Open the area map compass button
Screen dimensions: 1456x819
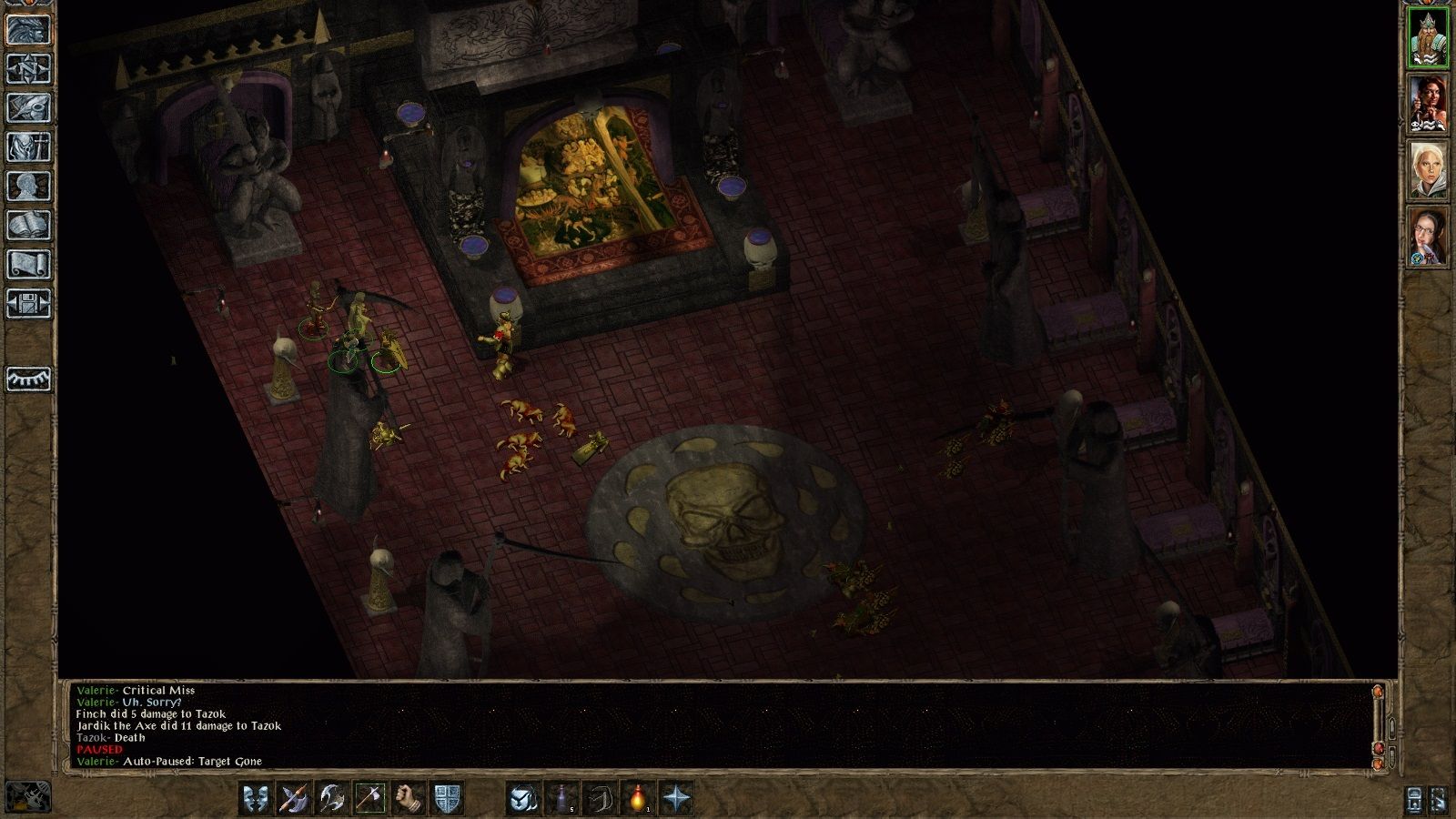(28, 68)
